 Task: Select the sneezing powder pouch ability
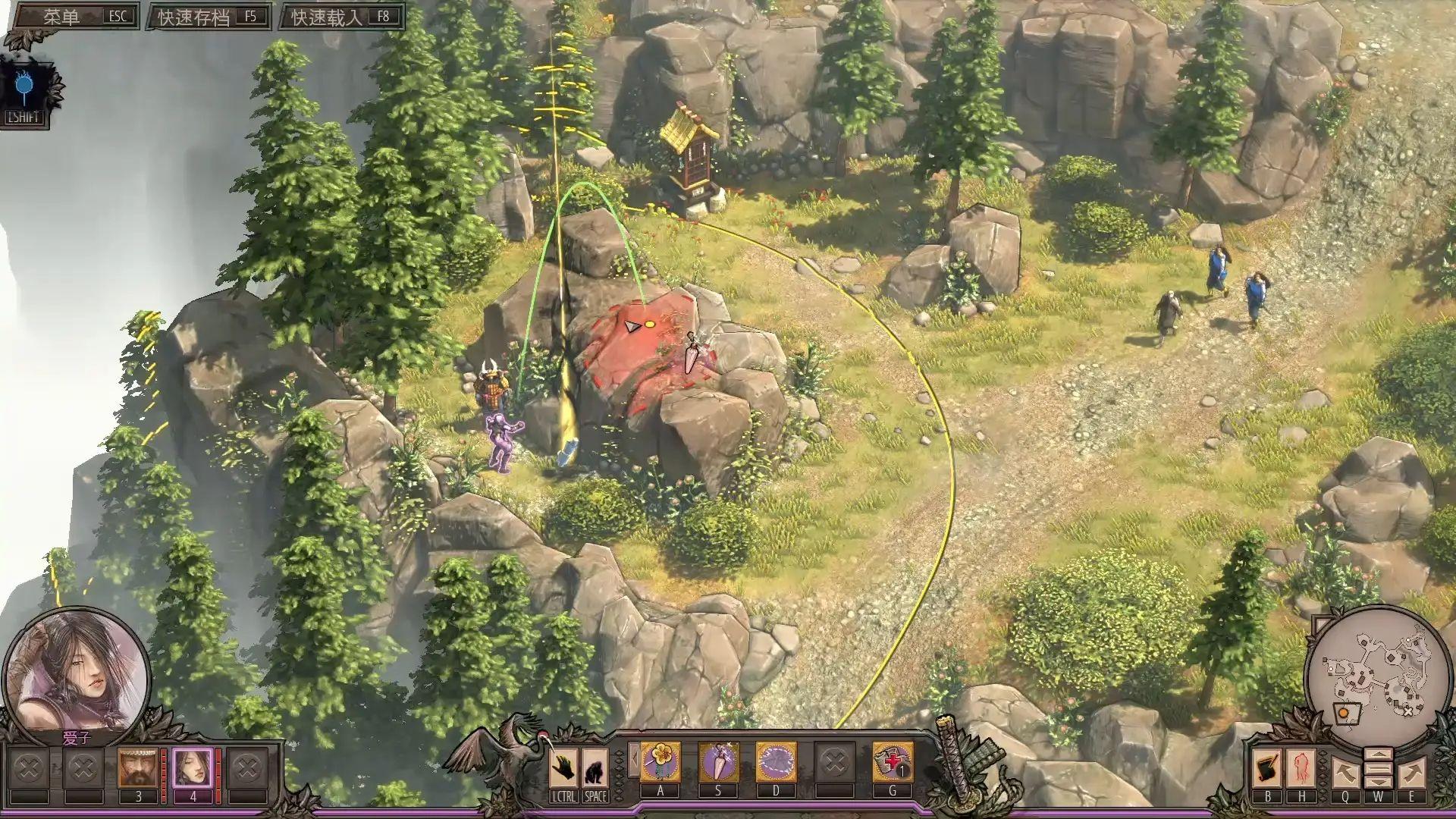[717, 761]
